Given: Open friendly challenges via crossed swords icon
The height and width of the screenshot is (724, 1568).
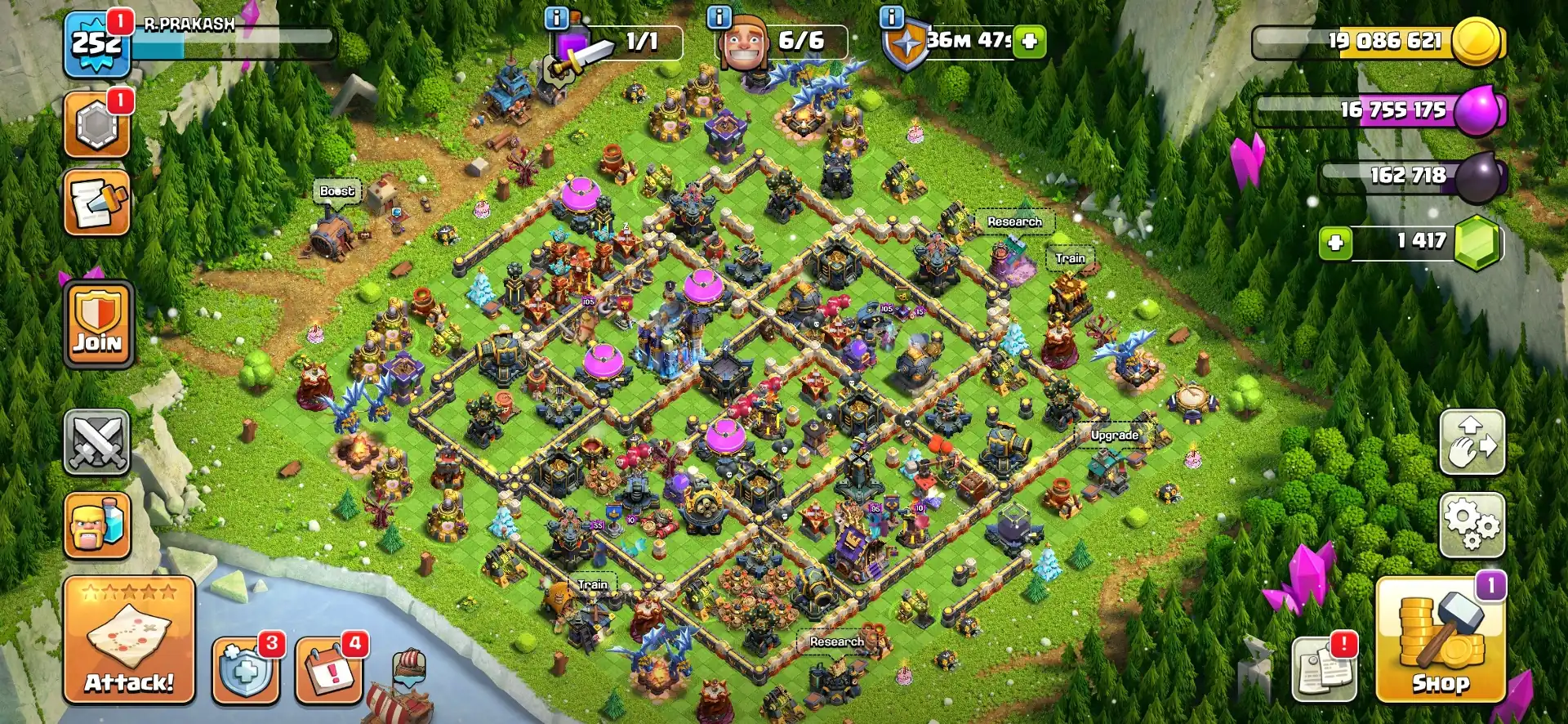Looking at the screenshot, I should [x=96, y=441].
